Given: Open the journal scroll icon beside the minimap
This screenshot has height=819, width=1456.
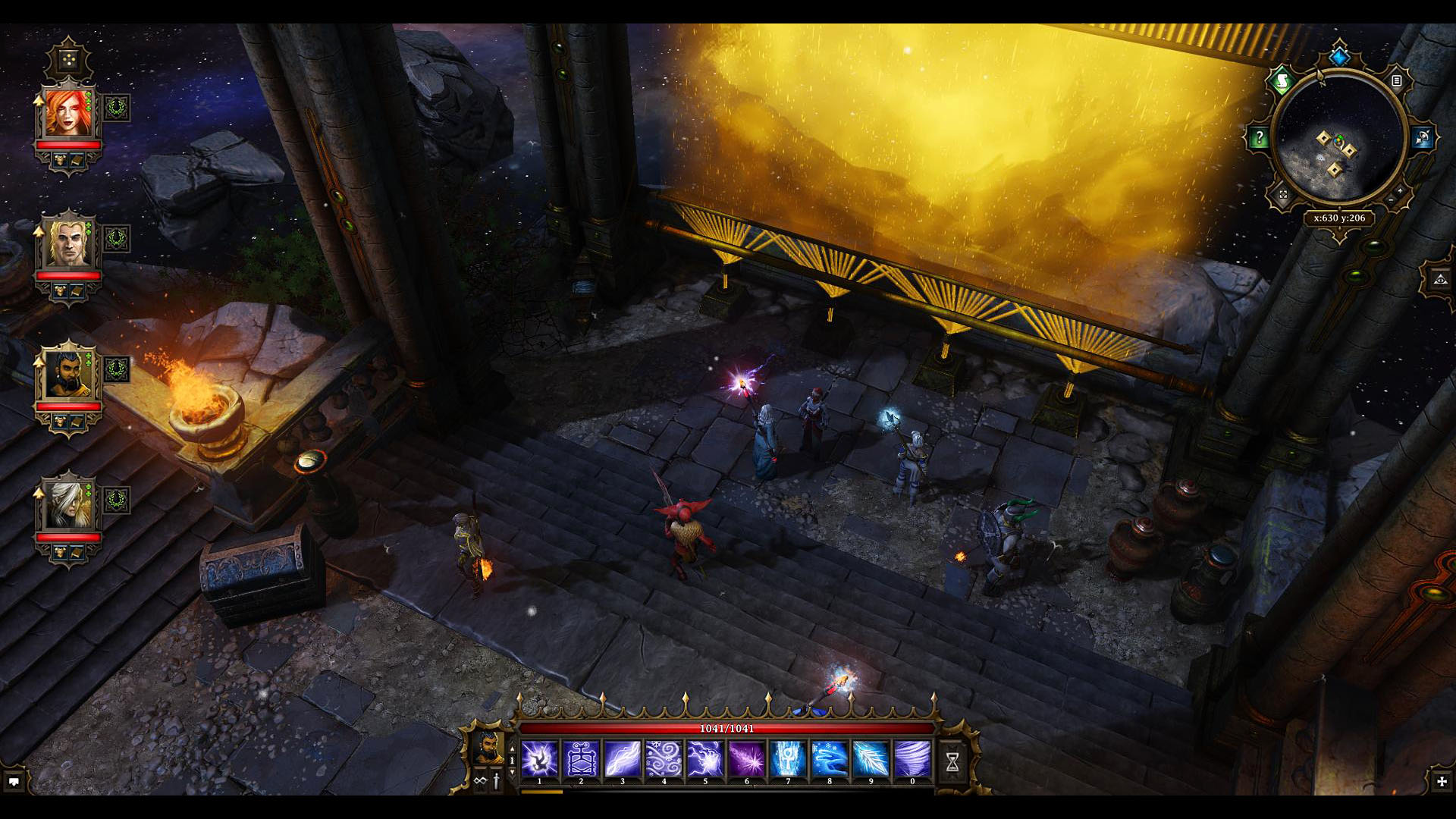Looking at the screenshot, I should (1284, 80).
